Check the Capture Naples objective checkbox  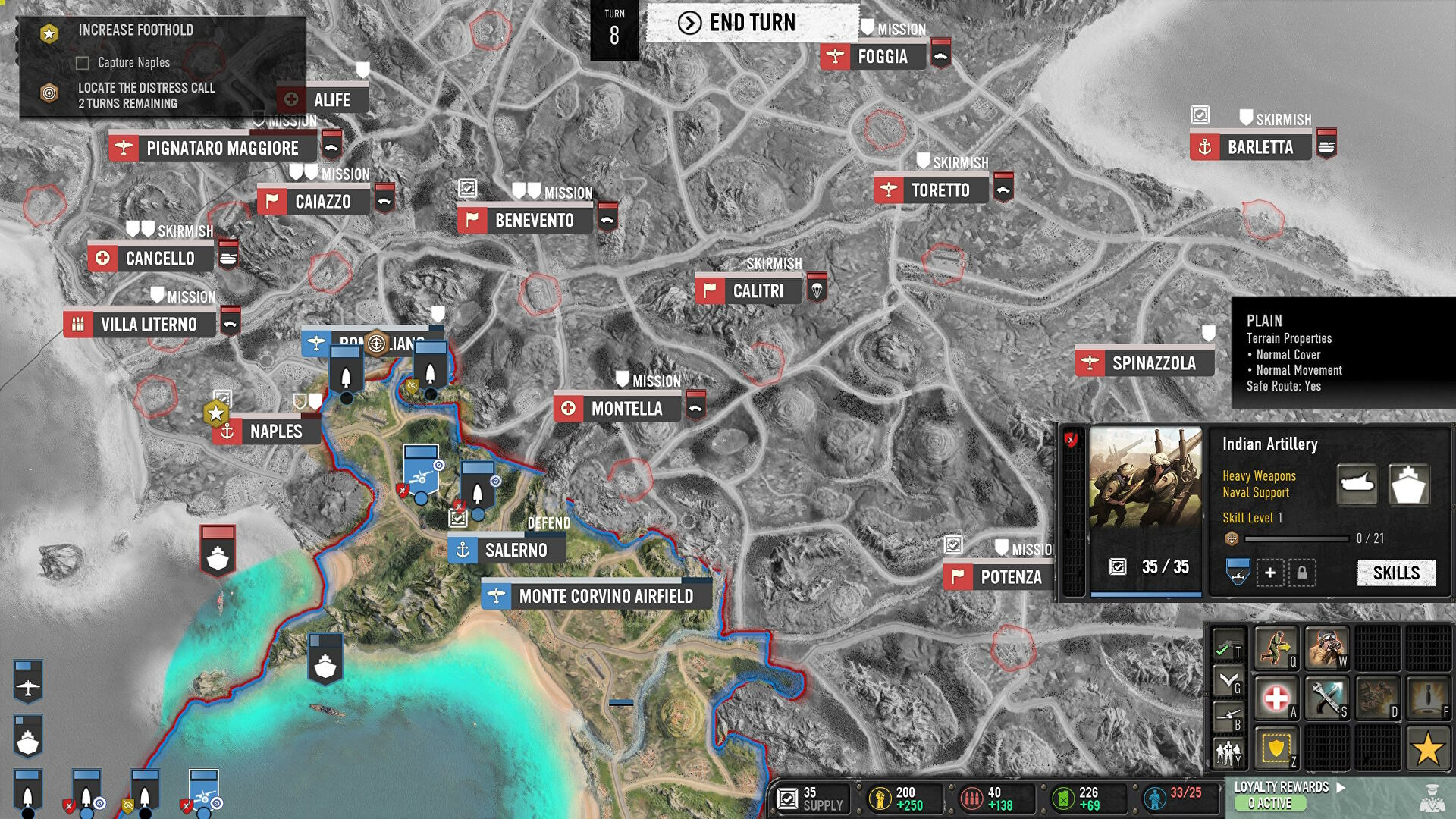pos(82,64)
